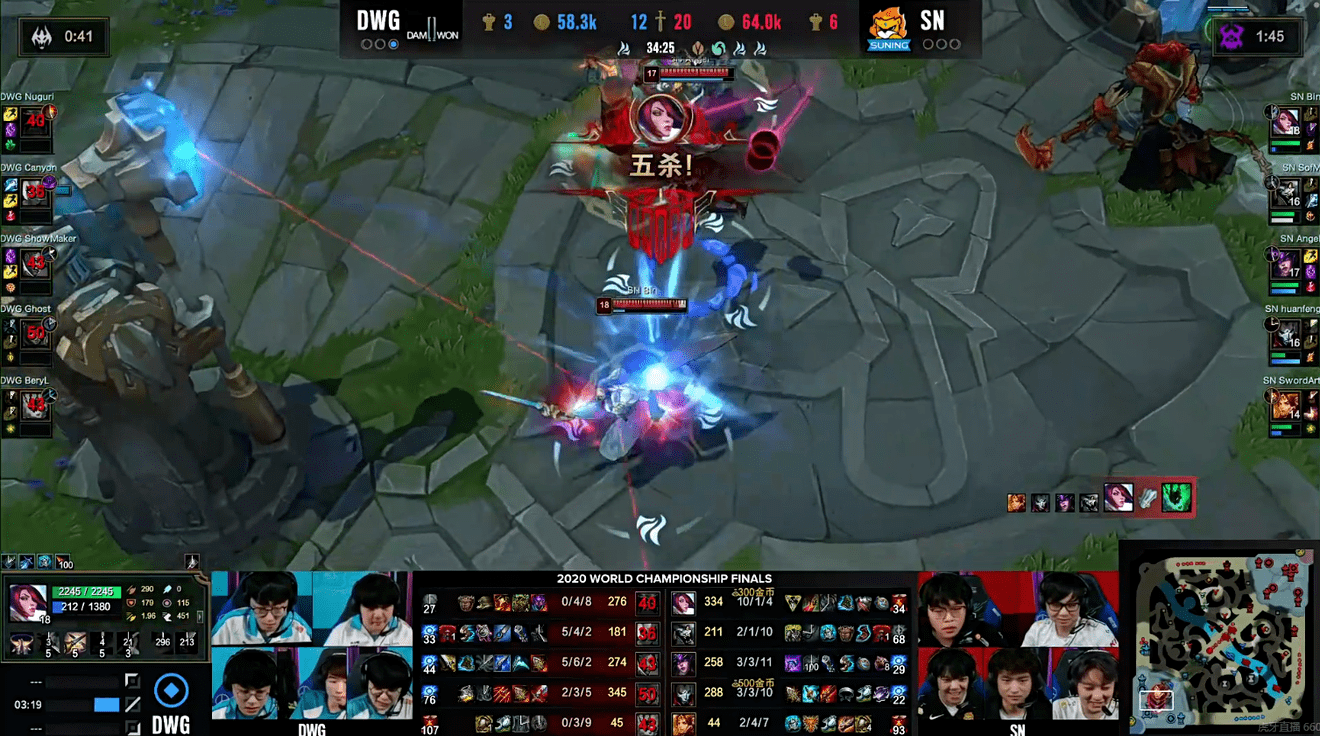Select the DWG ShowMaker player portrait
1320x736 pixels.
35,264
